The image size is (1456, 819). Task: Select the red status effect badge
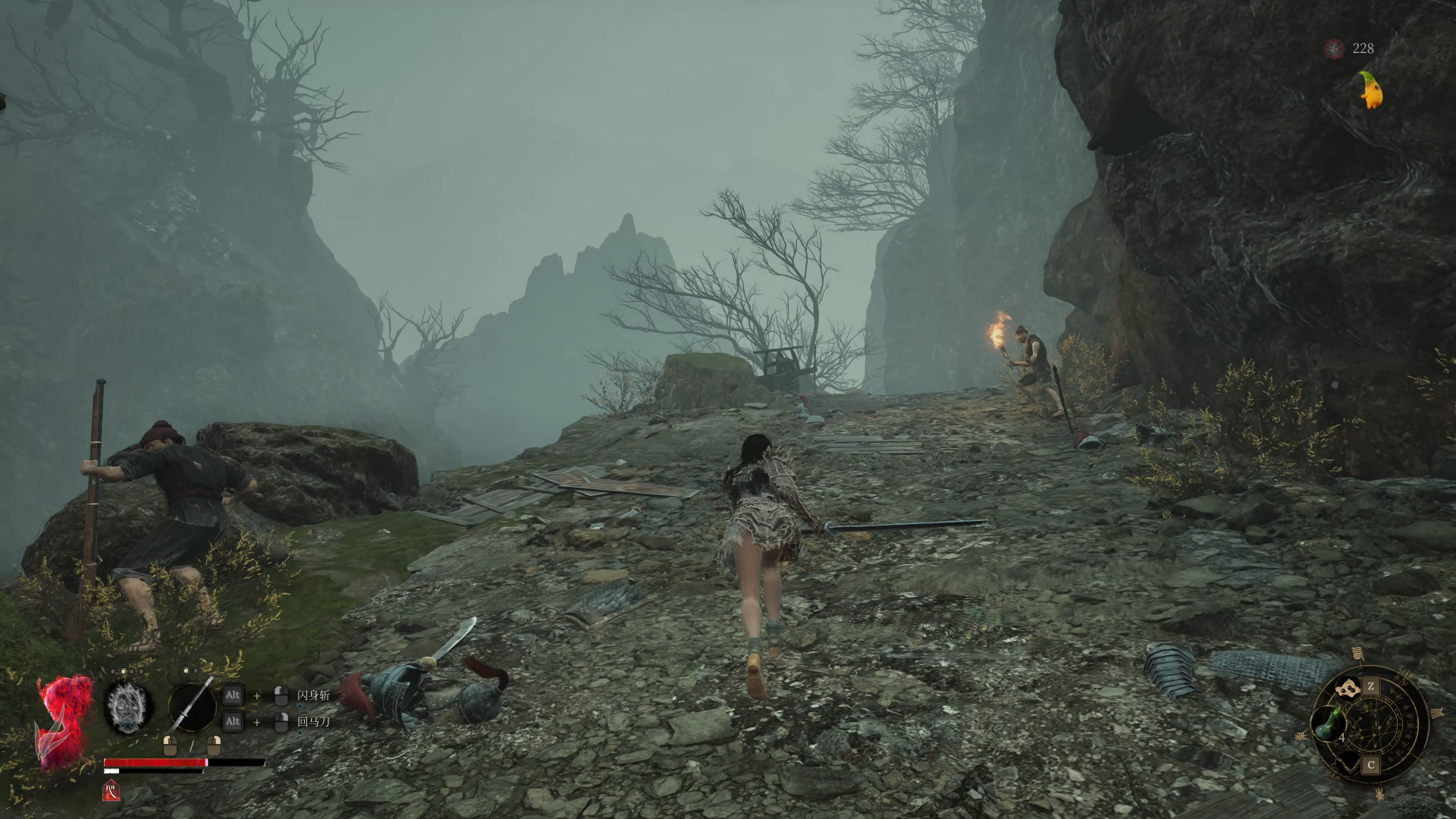[x=111, y=791]
